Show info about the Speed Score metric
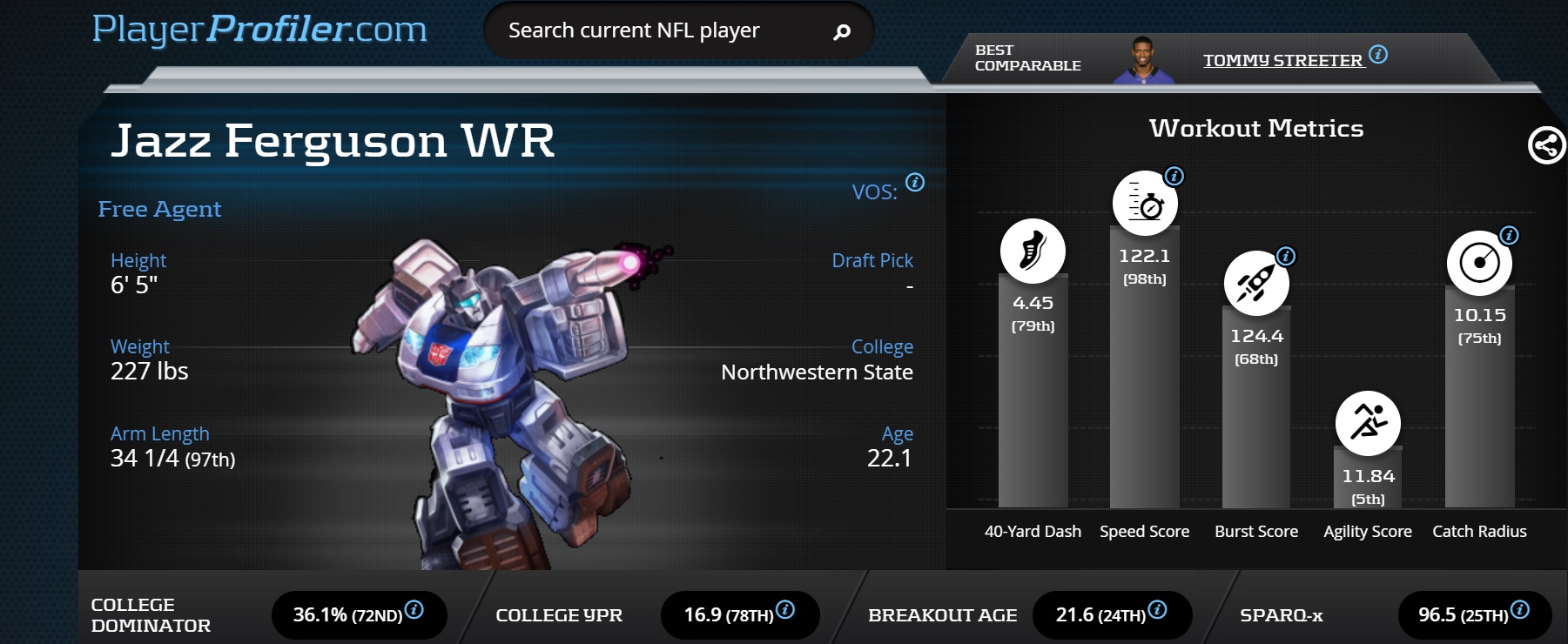The image size is (1568, 644). click(x=1174, y=177)
